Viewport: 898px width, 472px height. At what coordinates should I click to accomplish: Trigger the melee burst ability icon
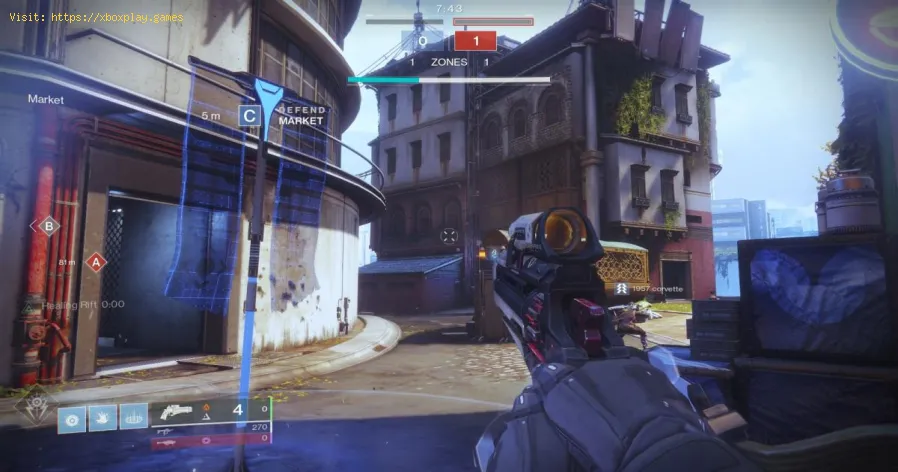click(x=103, y=417)
